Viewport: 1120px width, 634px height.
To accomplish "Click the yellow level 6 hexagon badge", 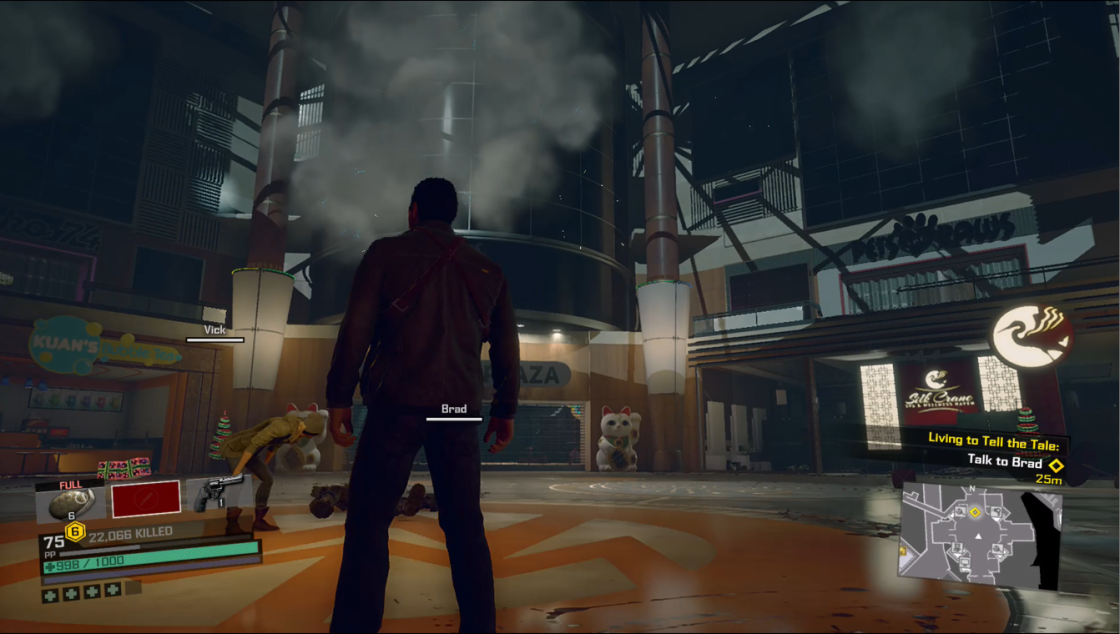I will 74,530.
